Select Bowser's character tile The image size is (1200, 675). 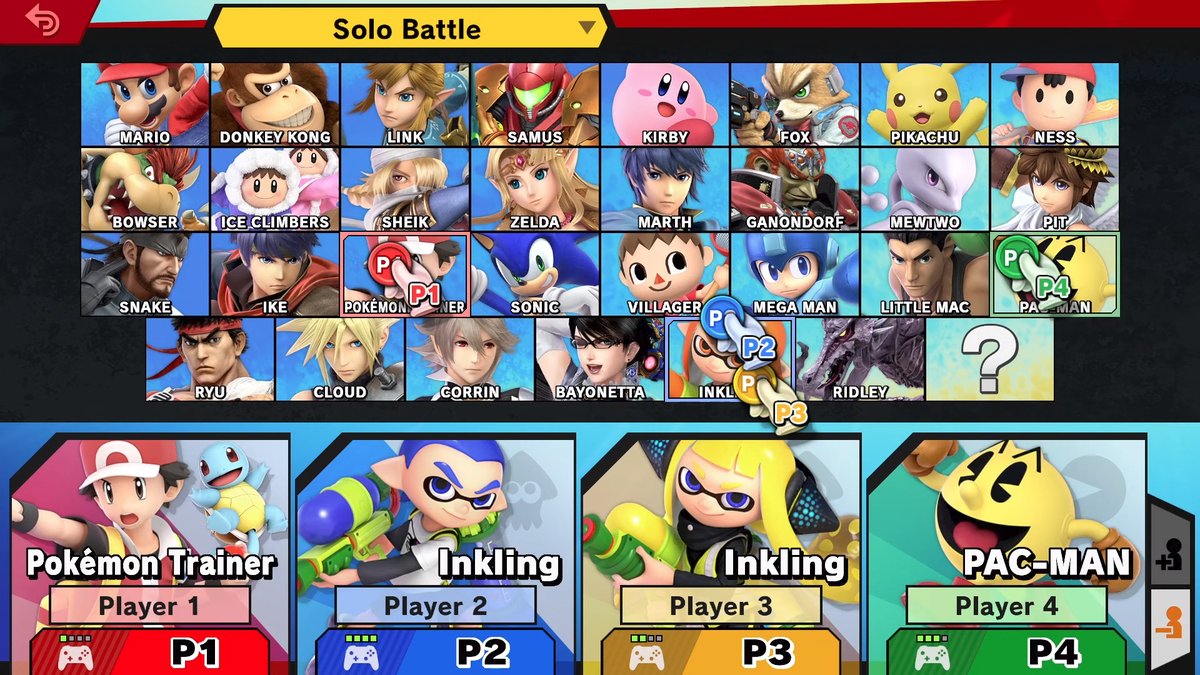pyautogui.click(x=145, y=189)
